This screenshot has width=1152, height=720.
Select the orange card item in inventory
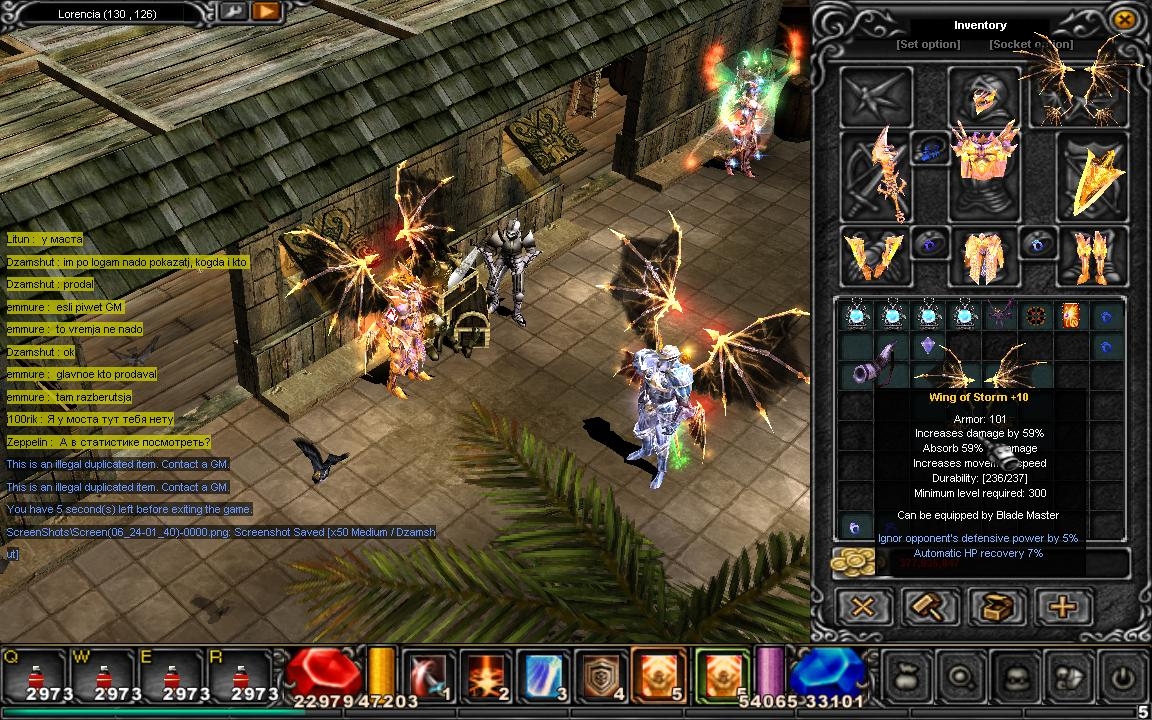point(1070,316)
